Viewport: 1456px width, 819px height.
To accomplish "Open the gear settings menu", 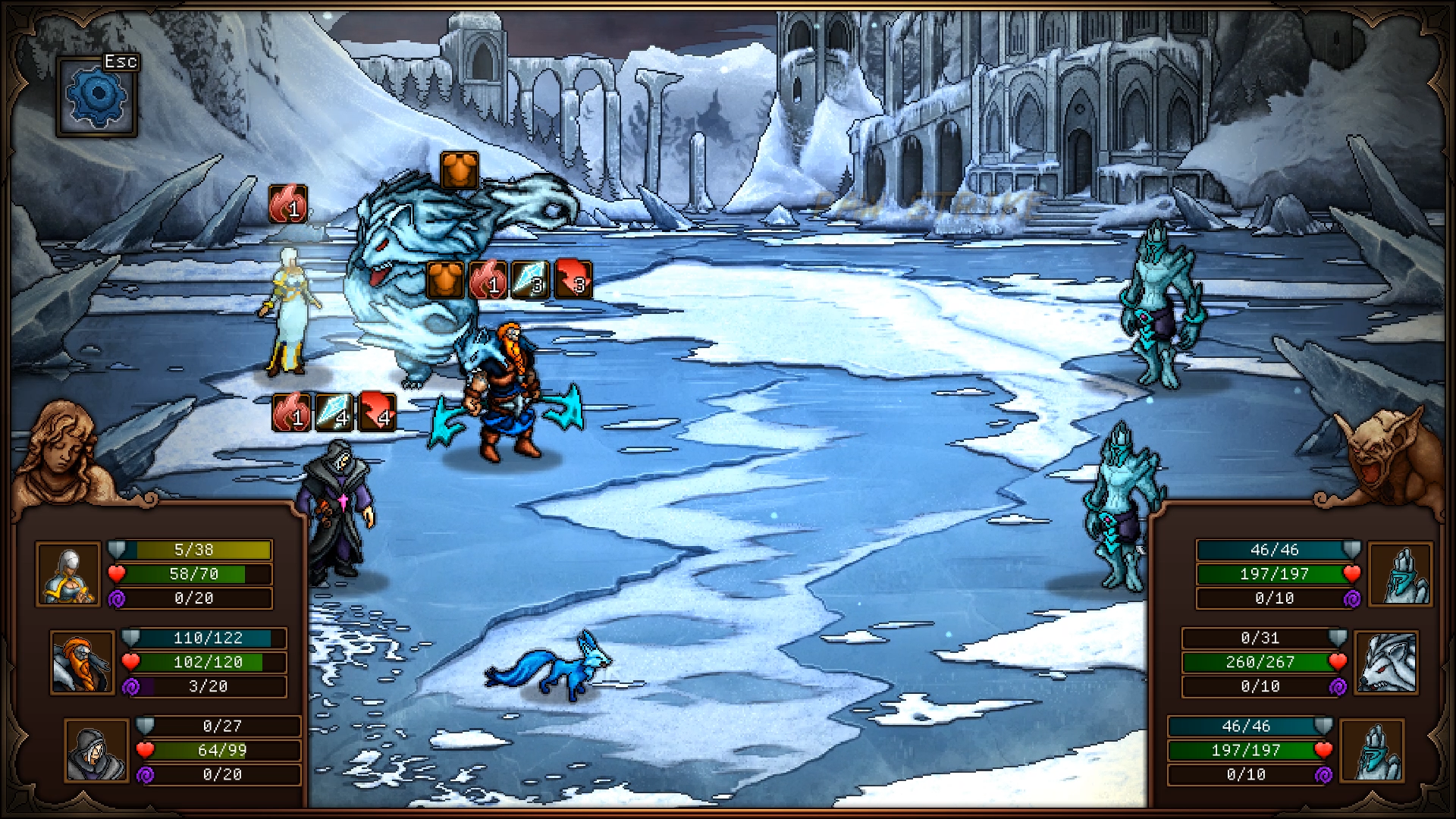I will click(x=96, y=97).
